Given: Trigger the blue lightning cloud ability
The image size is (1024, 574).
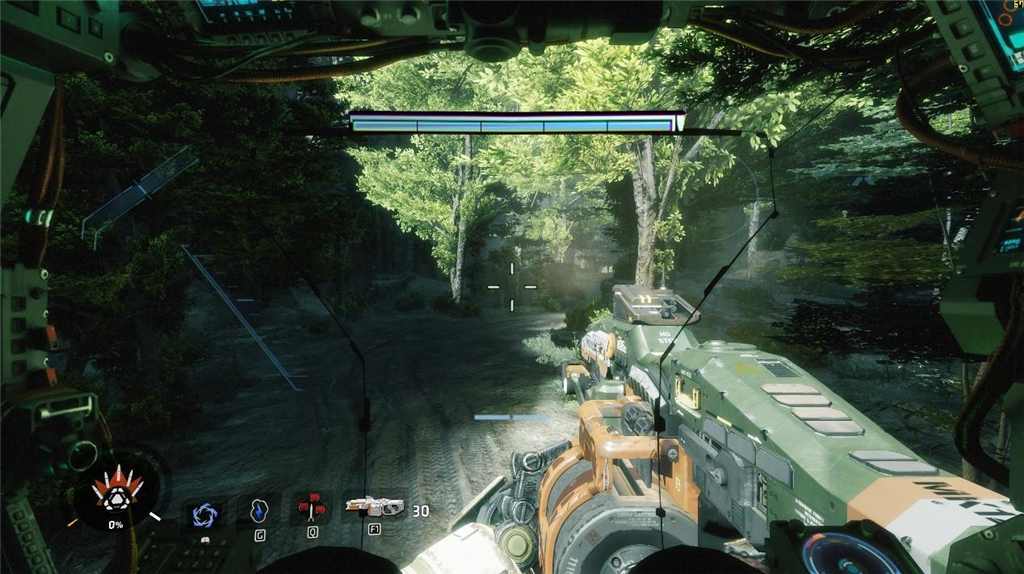Looking at the screenshot, I should coord(259,511).
